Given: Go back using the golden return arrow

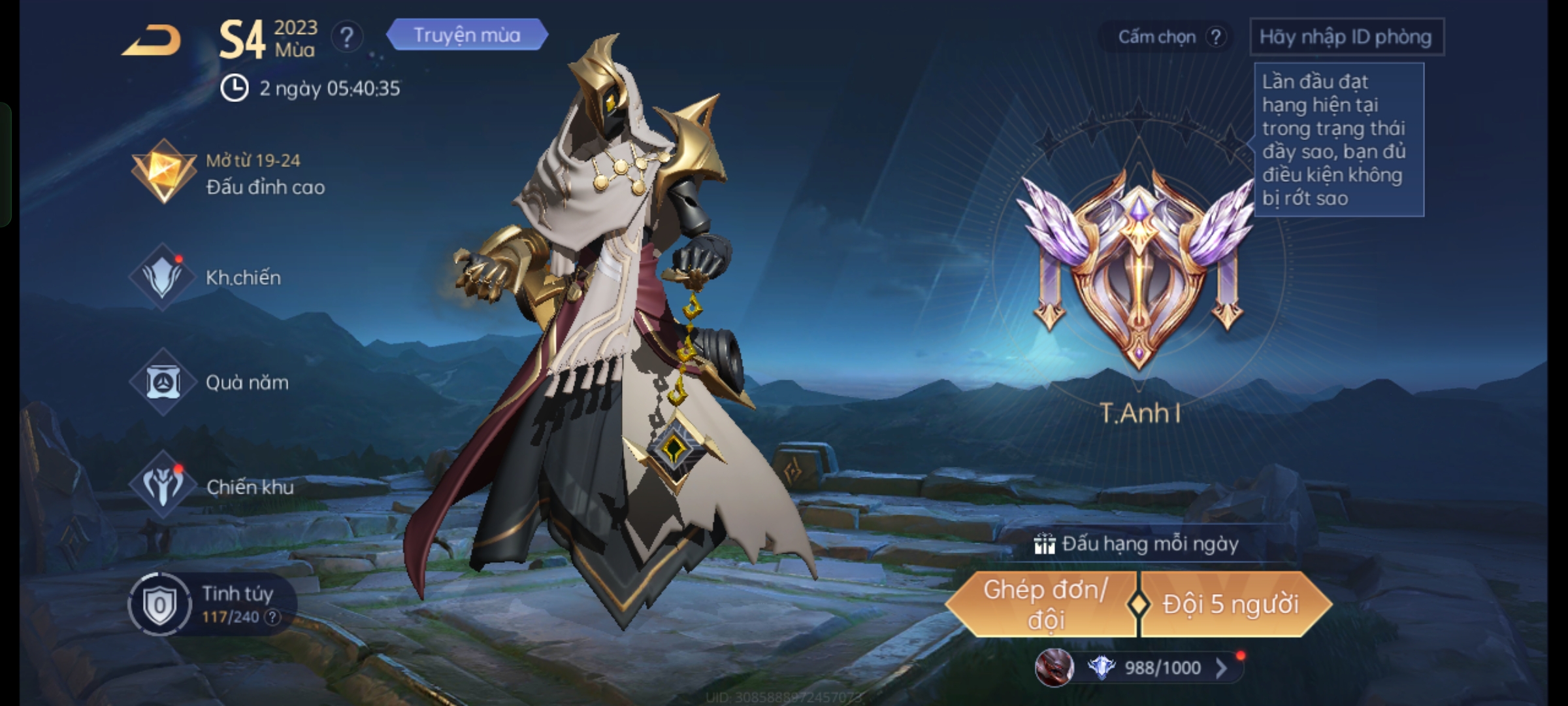Looking at the screenshot, I should [152, 41].
